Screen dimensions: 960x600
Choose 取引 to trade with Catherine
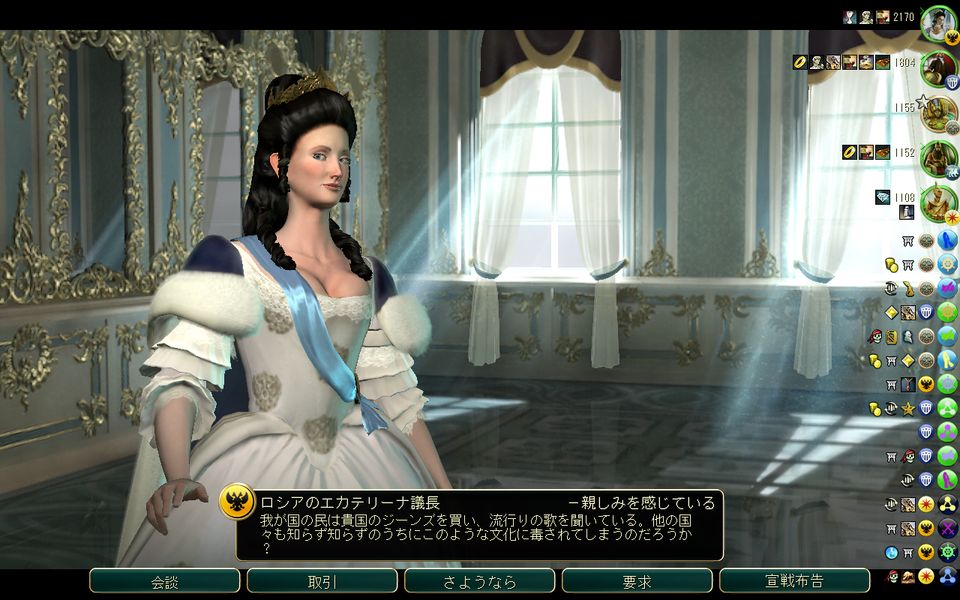pyautogui.click(x=322, y=581)
